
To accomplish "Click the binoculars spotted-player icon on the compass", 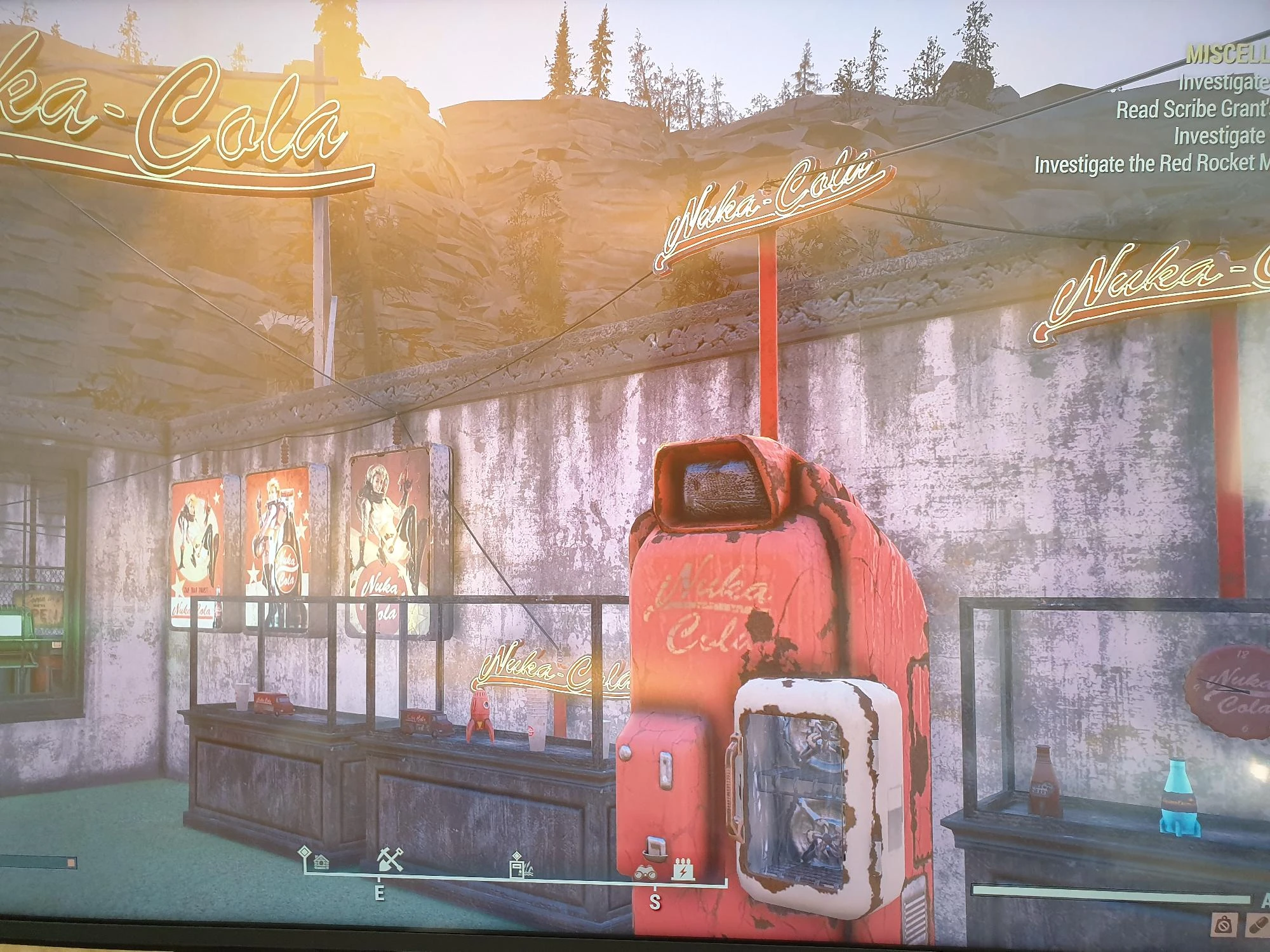I will tap(646, 872).
